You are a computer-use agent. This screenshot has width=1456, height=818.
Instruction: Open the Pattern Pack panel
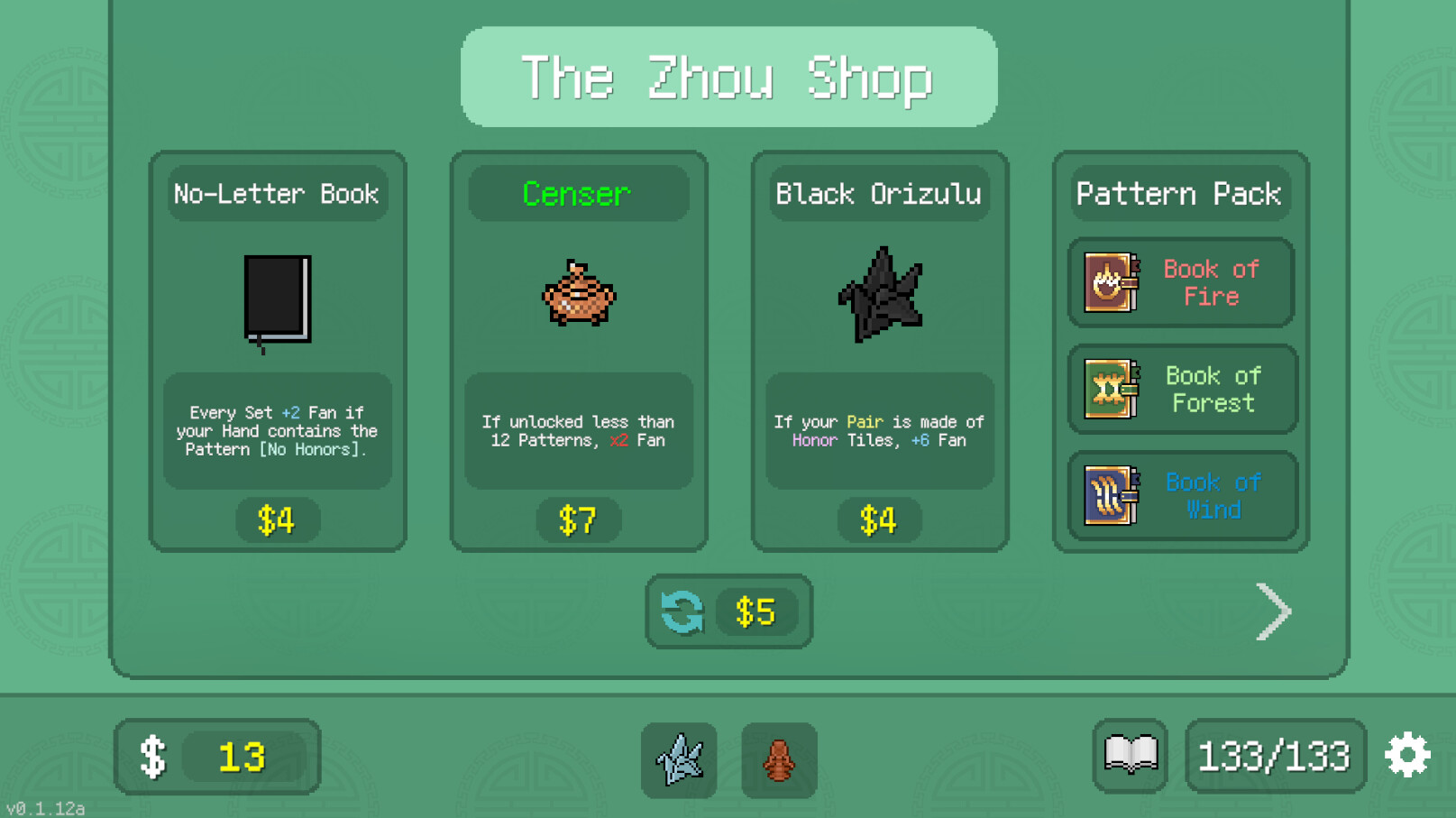[x=1178, y=193]
